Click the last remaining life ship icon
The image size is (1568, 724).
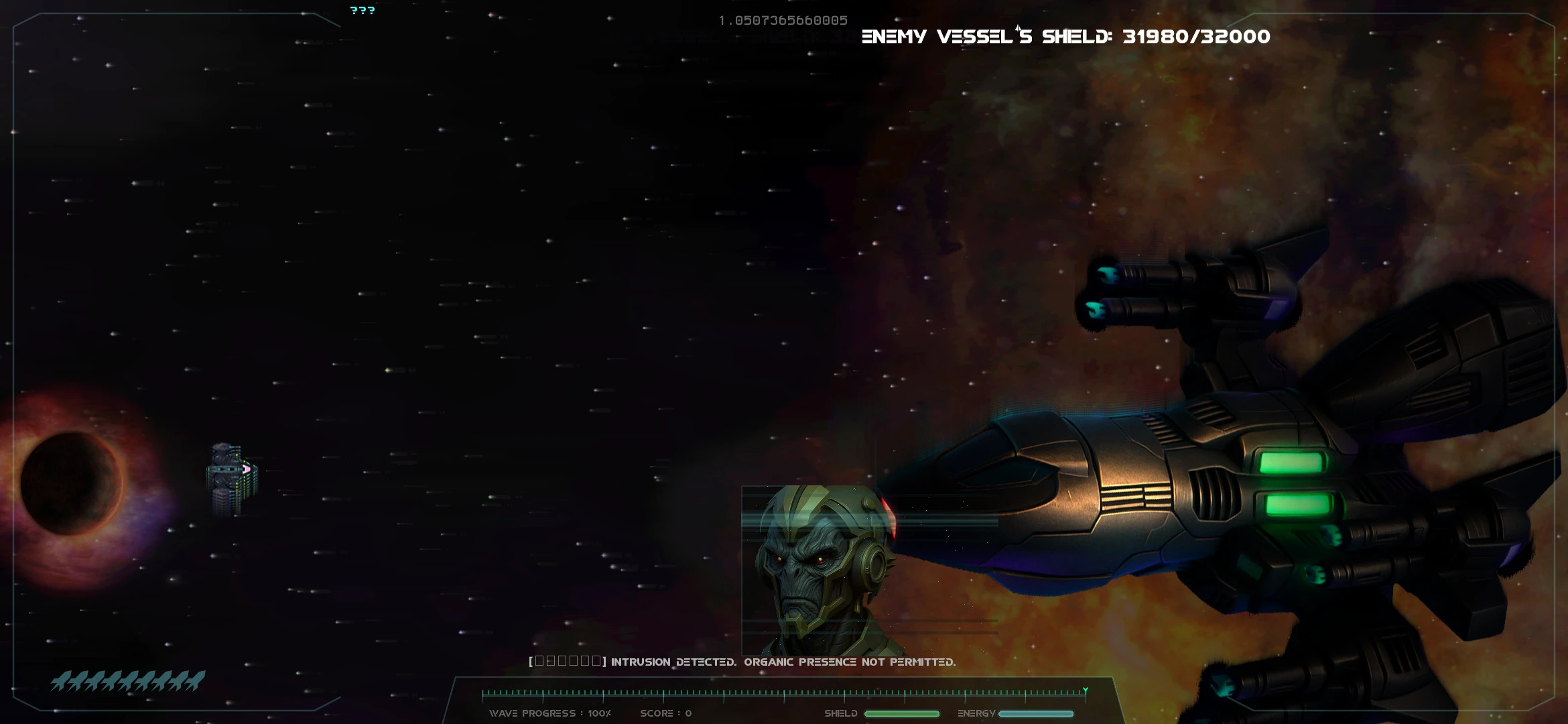pos(194,679)
